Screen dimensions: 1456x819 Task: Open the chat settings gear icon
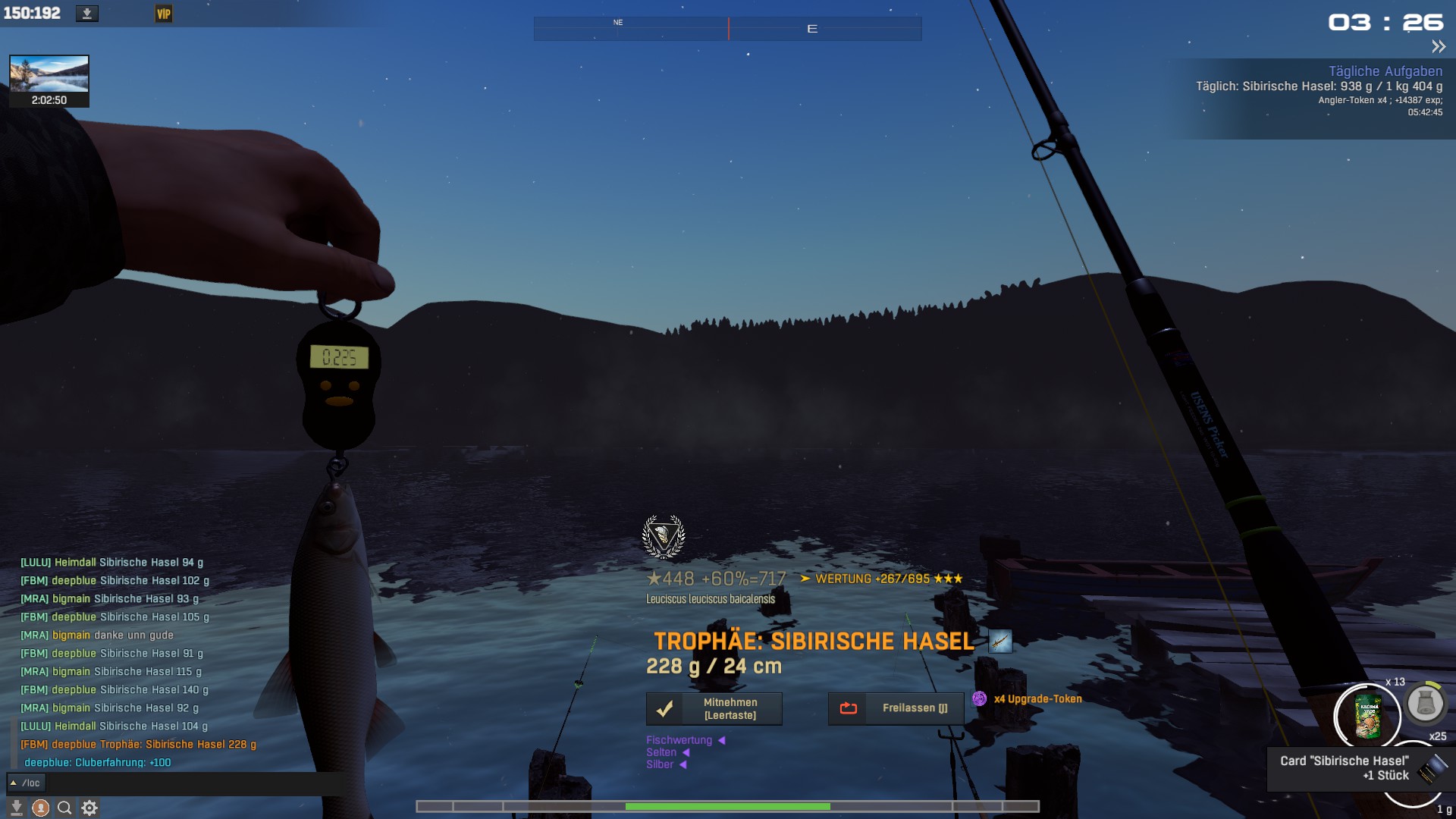point(89,808)
